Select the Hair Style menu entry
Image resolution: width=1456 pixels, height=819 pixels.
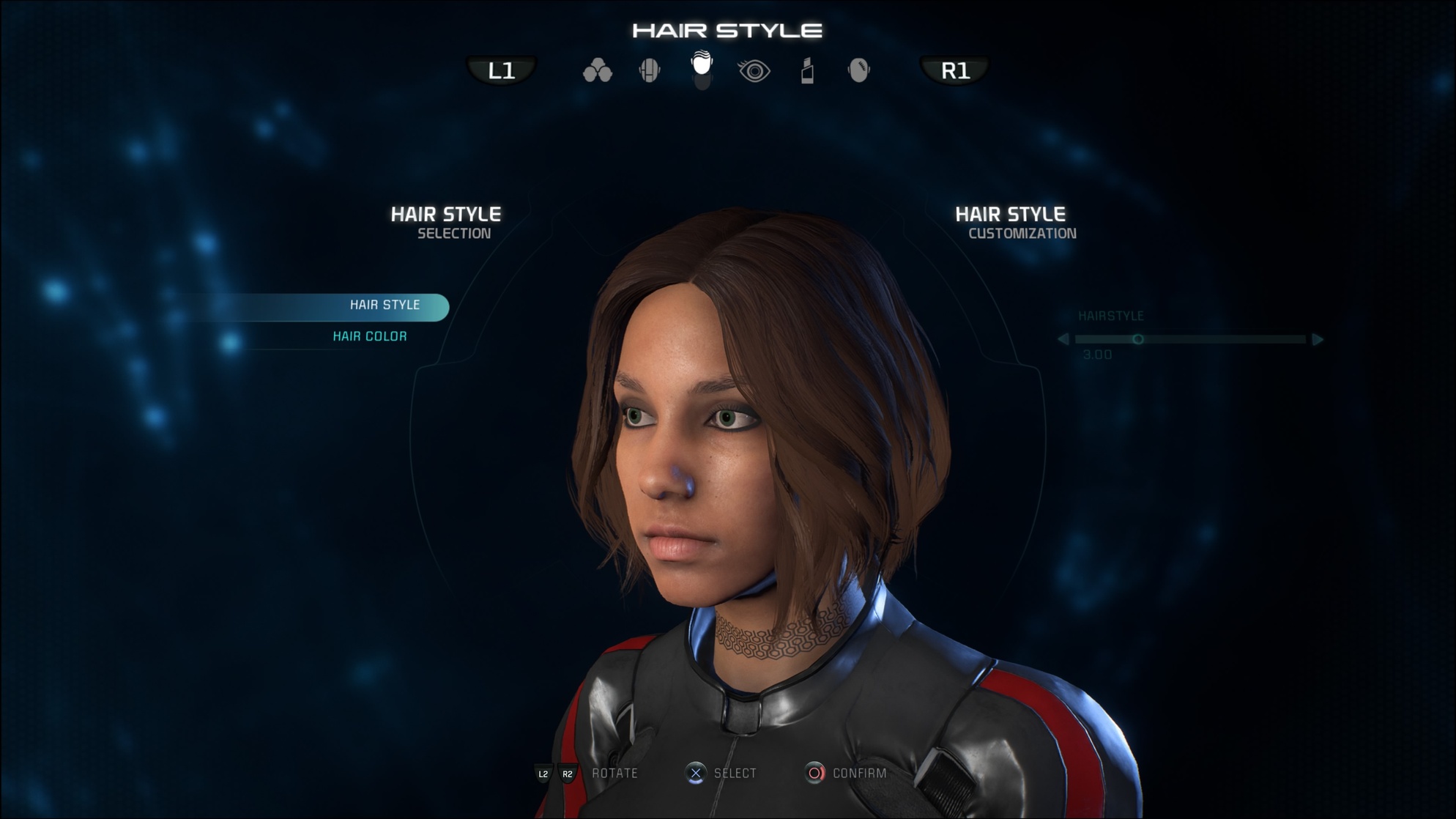tap(385, 305)
